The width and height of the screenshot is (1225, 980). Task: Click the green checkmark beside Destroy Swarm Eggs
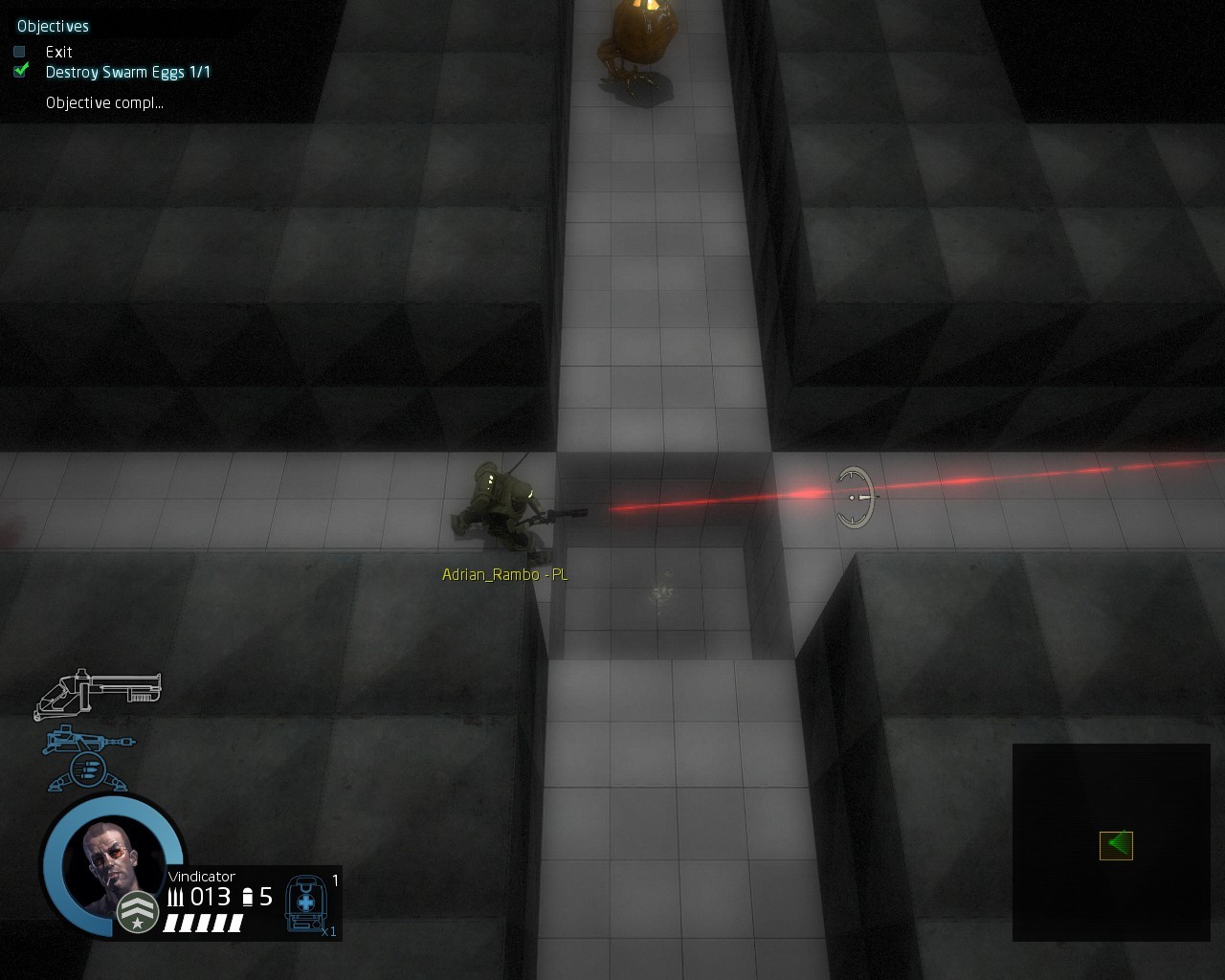click(x=19, y=70)
